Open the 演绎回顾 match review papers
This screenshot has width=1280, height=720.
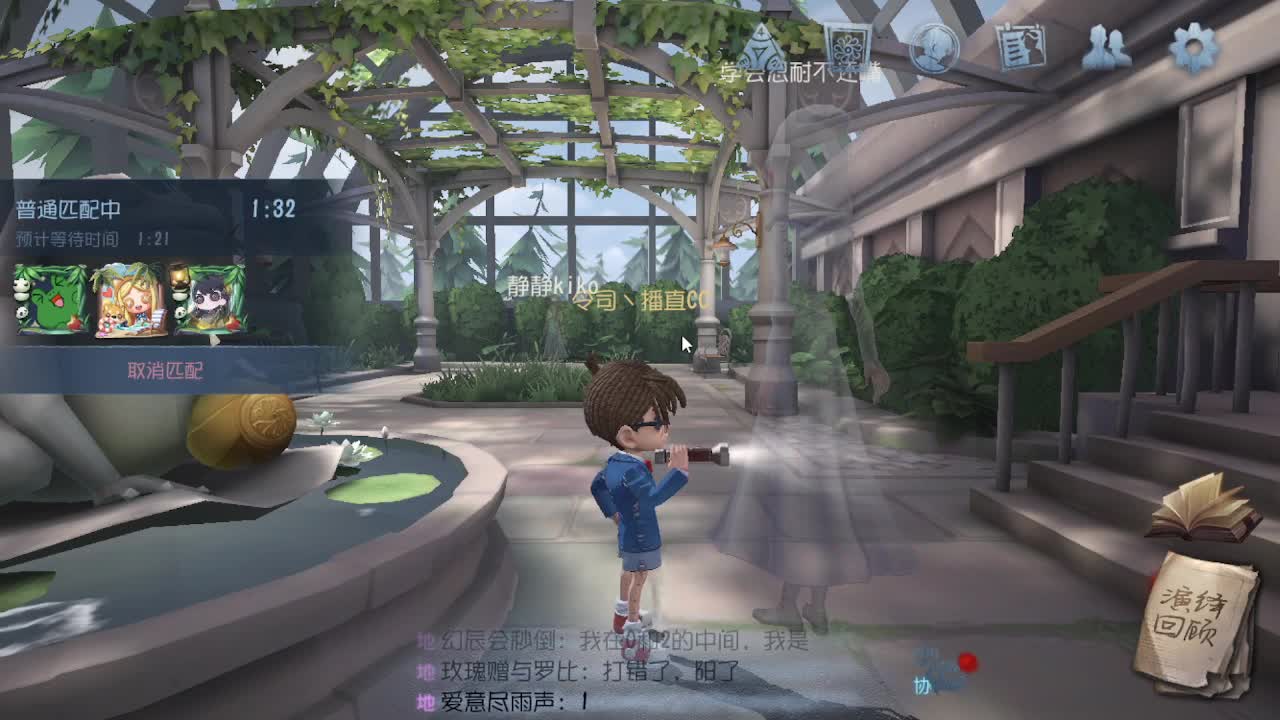tap(1198, 612)
